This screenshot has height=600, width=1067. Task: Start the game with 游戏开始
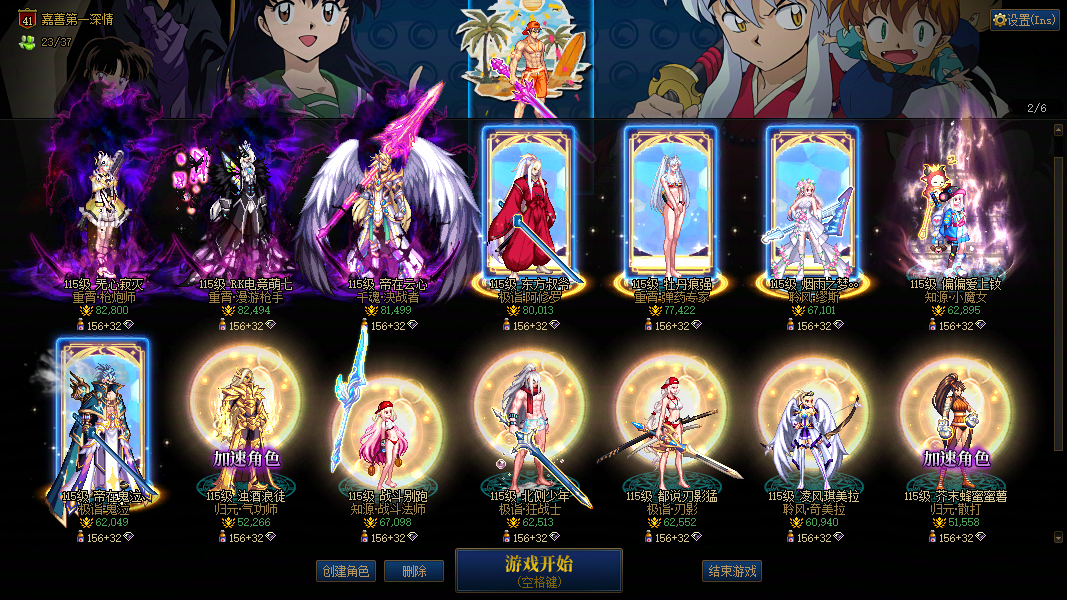[538, 570]
